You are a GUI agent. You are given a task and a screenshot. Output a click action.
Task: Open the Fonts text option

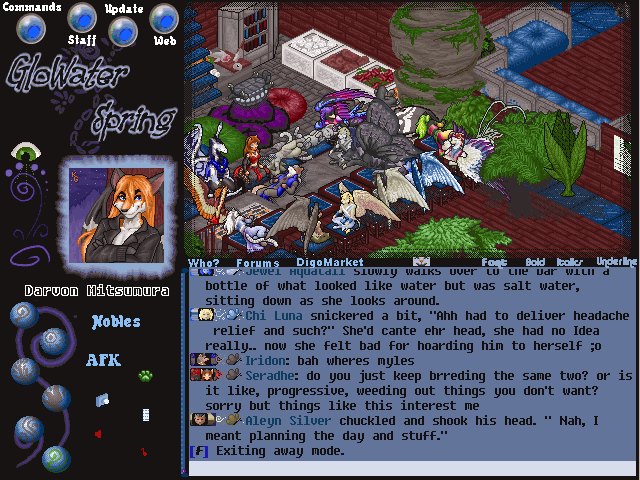coord(494,261)
